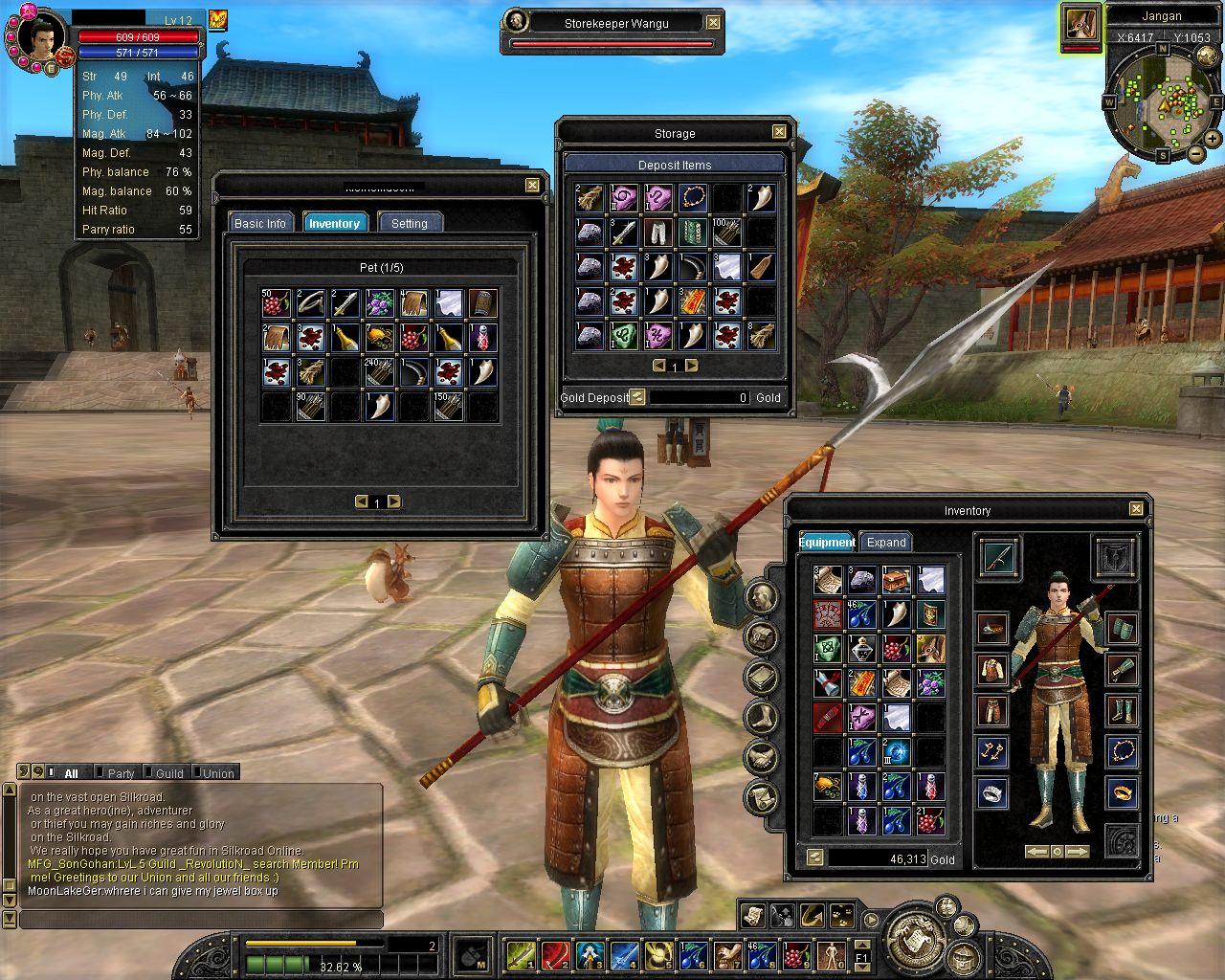Viewport: 1225px width, 980px height.
Task: Select the Guild chat tab
Action: tap(169, 773)
